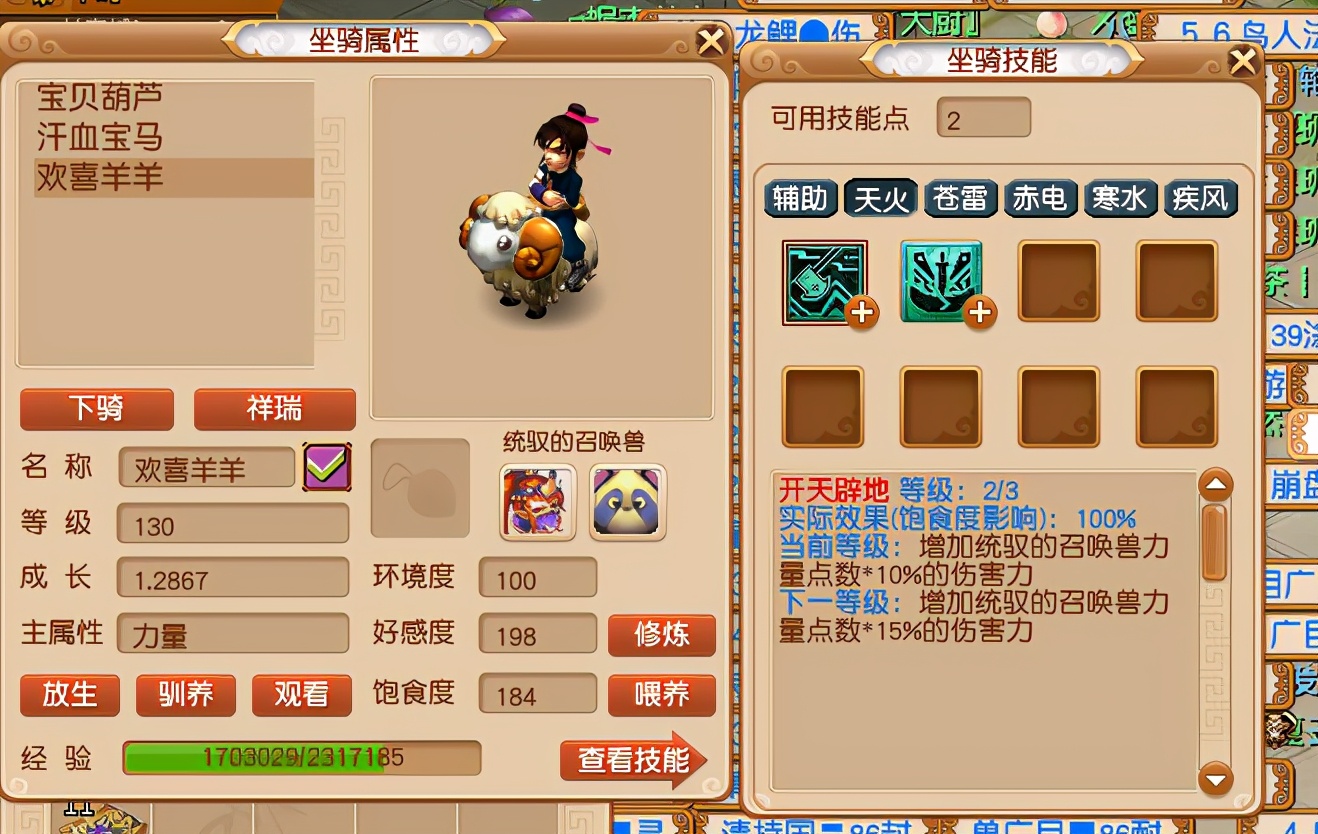
Task: Click the second skill icon with plus badge
Action: tap(941, 281)
